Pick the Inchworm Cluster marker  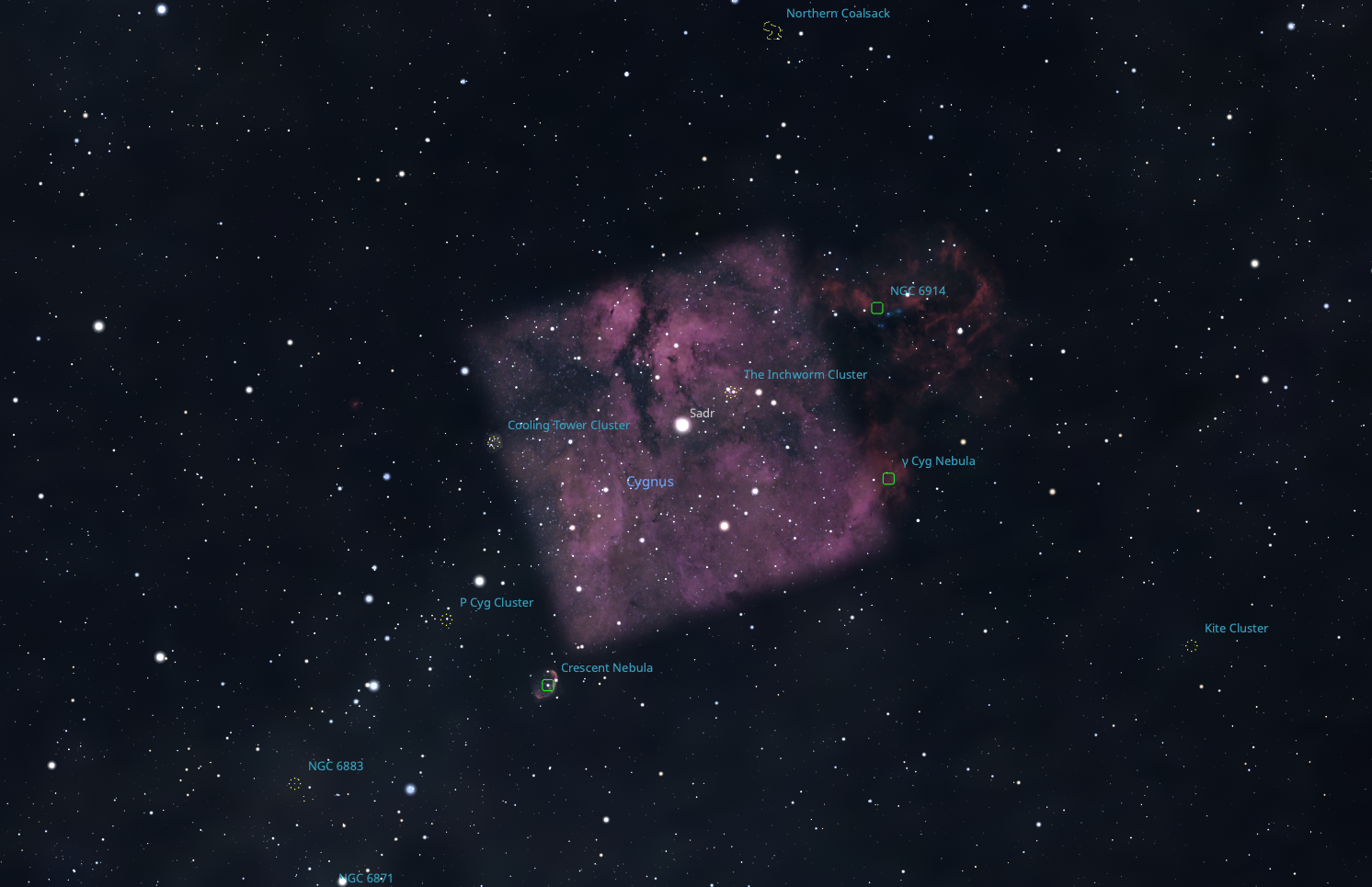(x=731, y=392)
